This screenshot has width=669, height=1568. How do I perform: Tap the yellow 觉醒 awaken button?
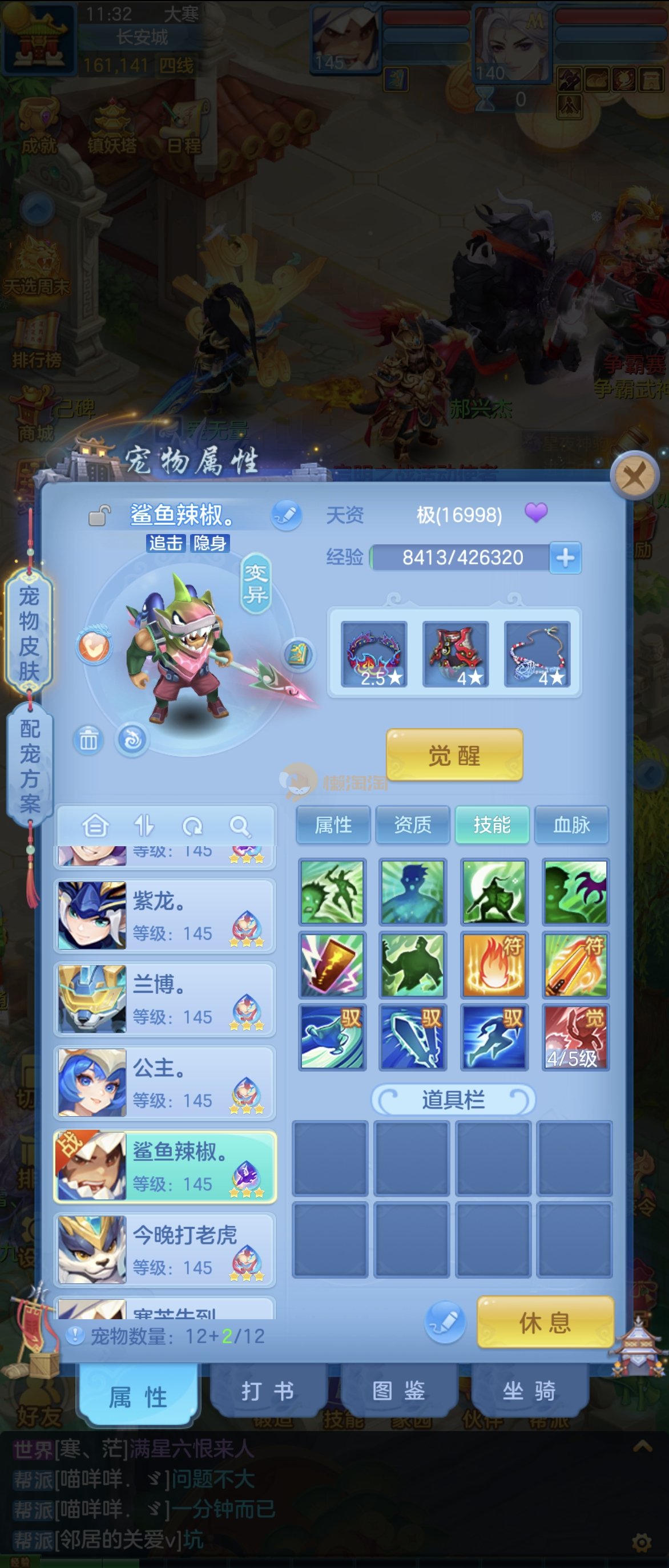(x=454, y=755)
